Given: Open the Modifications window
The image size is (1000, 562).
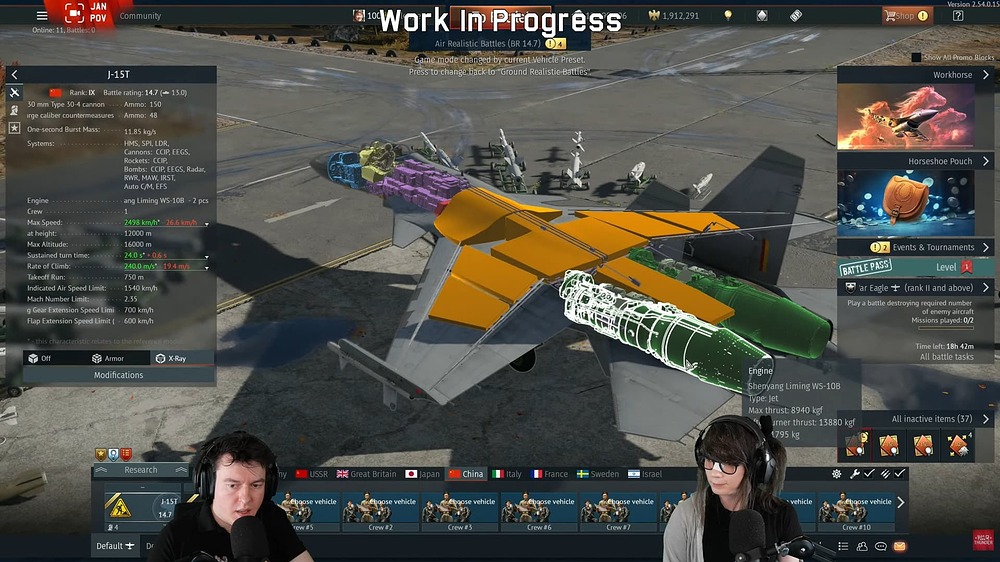Looking at the screenshot, I should 118,375.
